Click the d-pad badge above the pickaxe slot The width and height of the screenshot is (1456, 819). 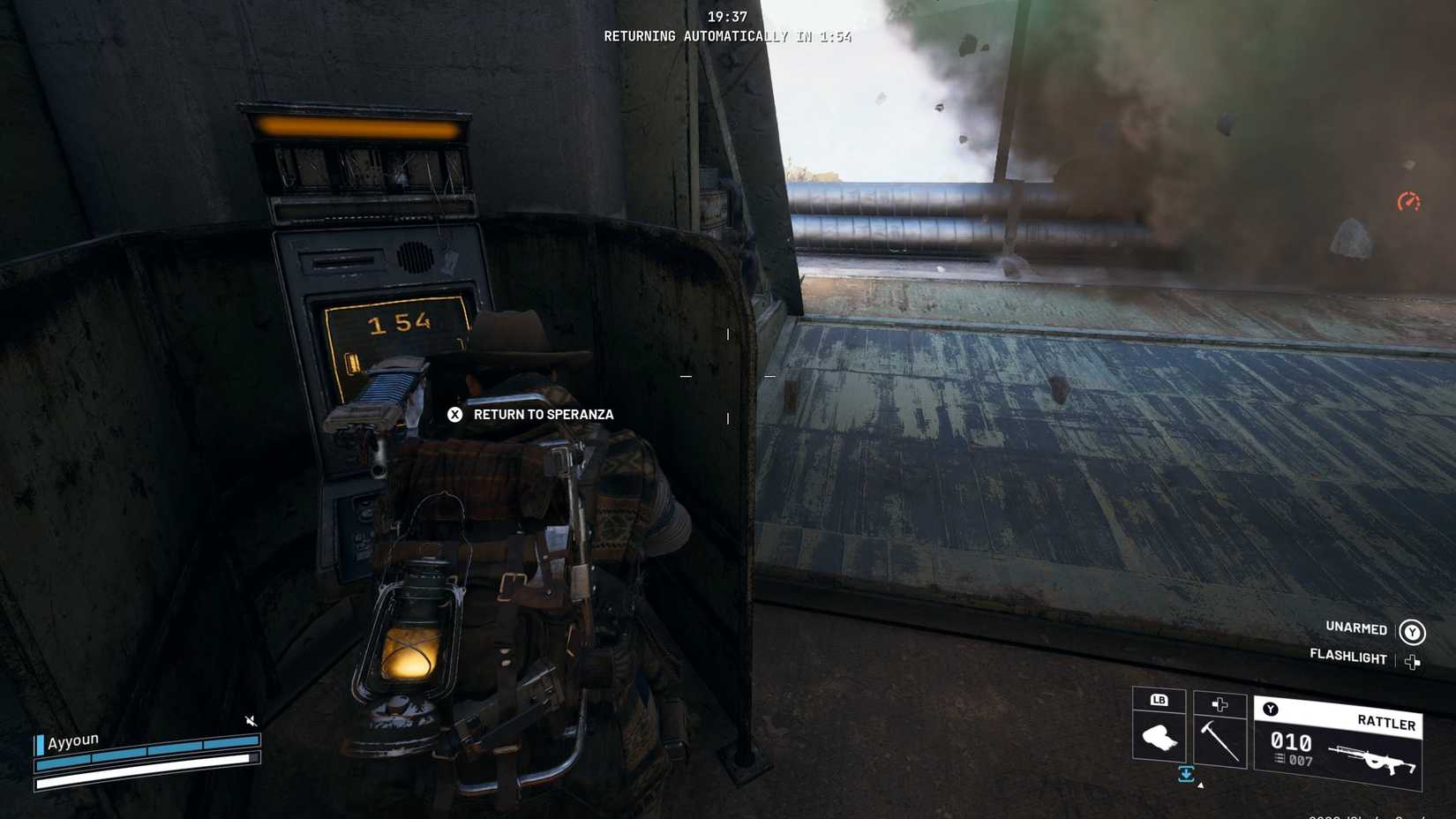(1220, 705)
